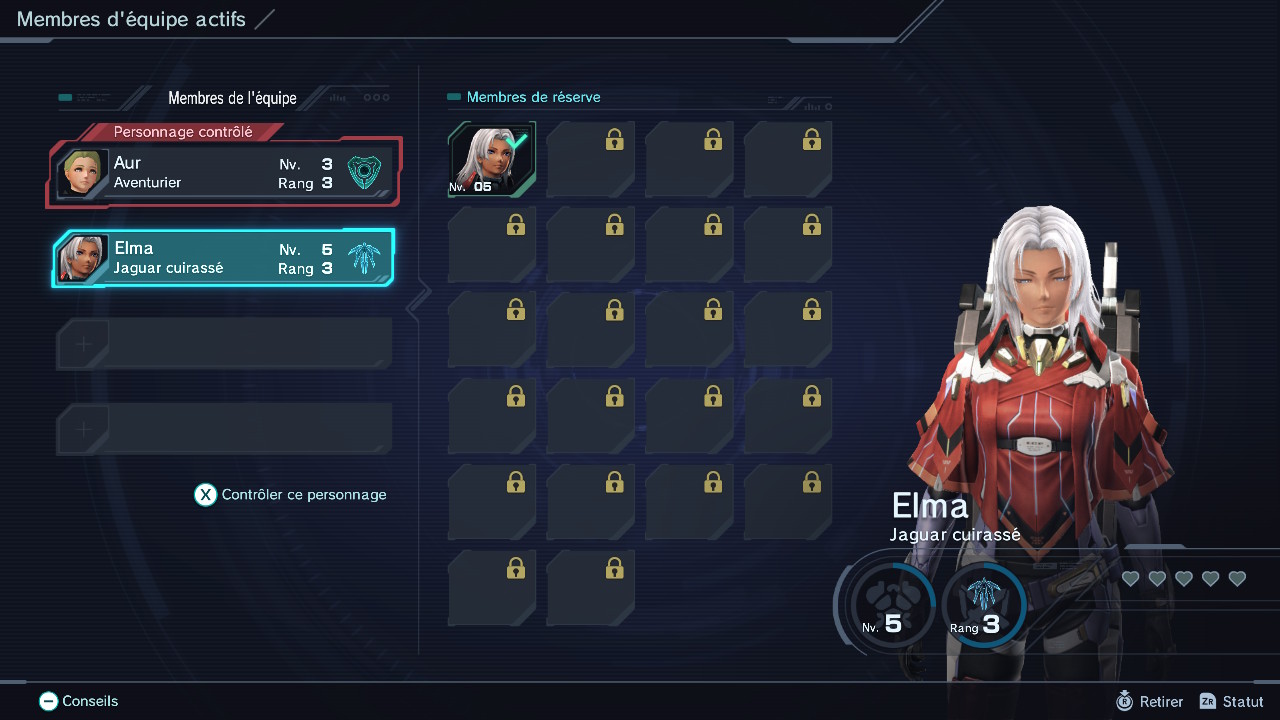Select Aur's character portrait icon

point(83,172)
